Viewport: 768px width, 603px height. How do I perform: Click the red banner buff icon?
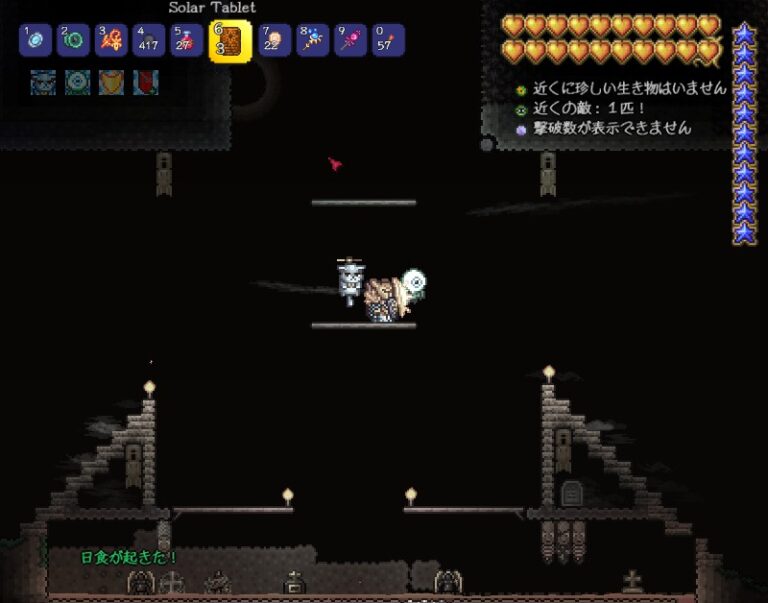[145, 82]
